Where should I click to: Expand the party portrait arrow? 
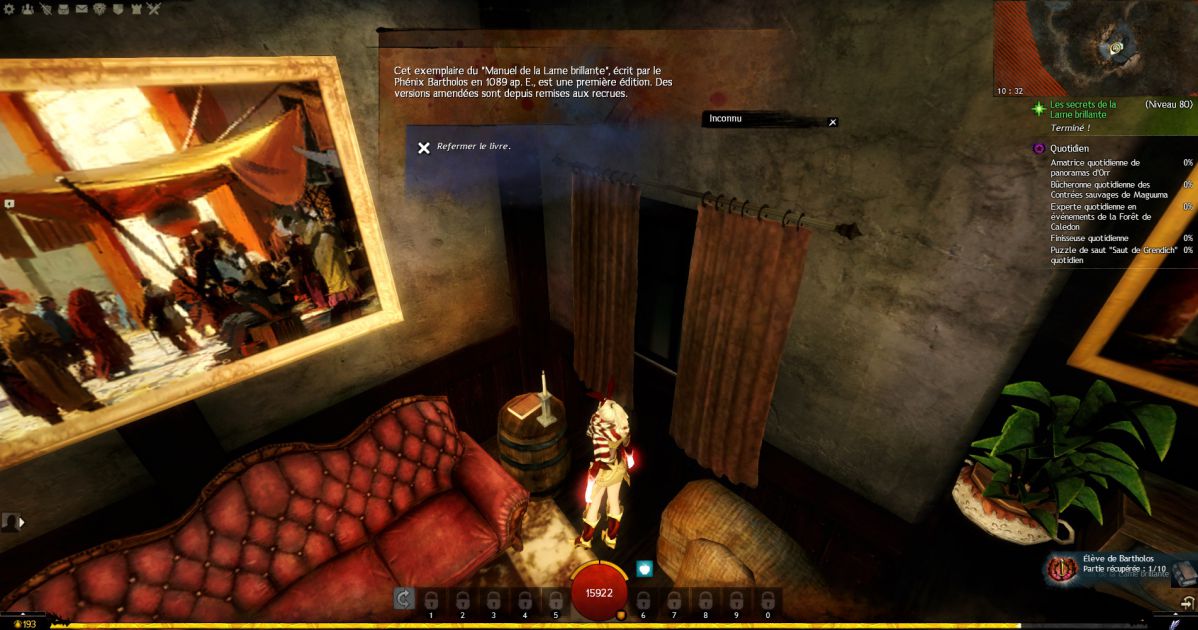(20, 521)
